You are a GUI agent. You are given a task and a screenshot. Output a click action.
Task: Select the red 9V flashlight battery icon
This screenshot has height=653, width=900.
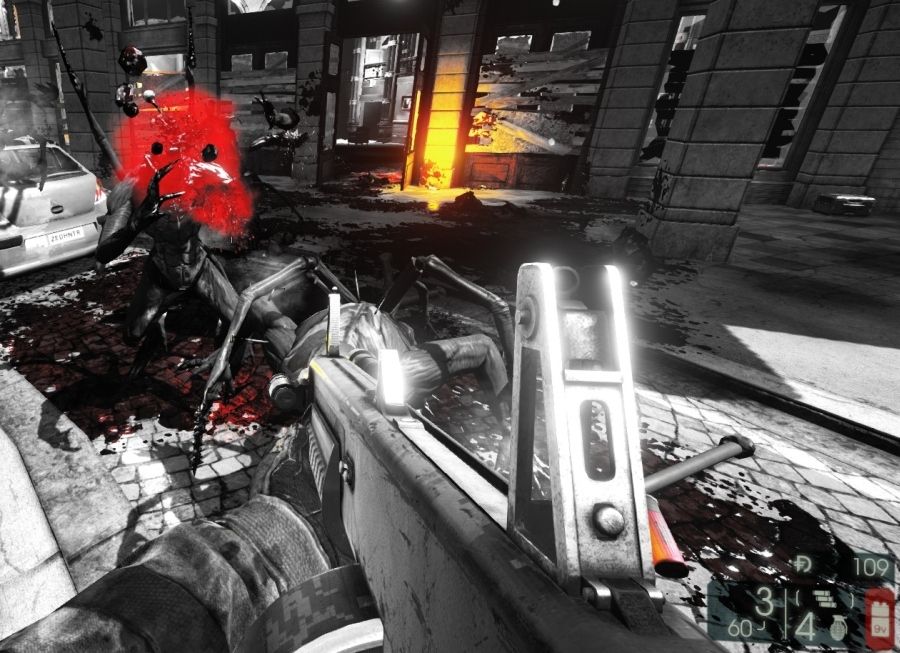click(880, 616)
